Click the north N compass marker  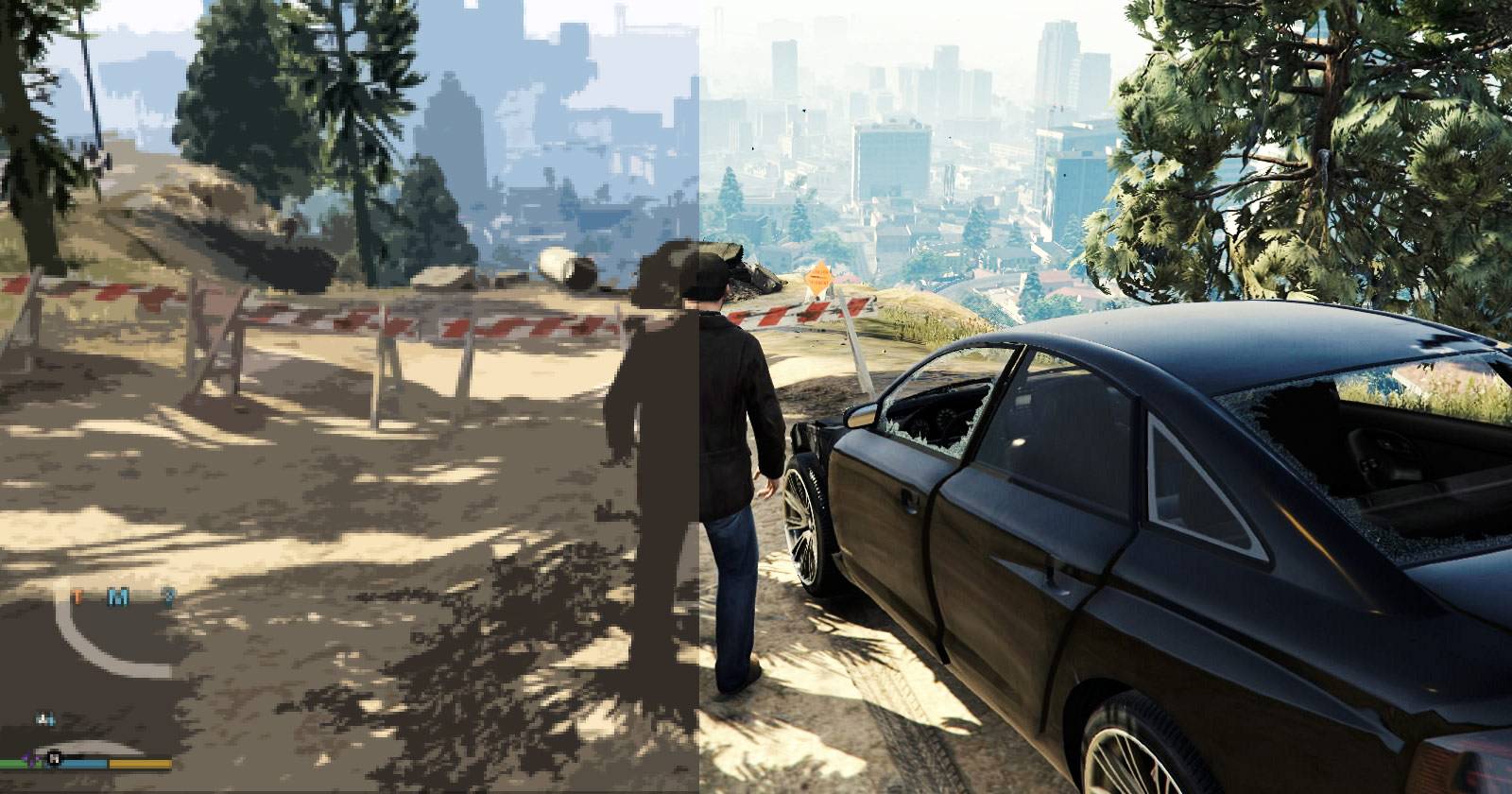(x=55, y=756)
